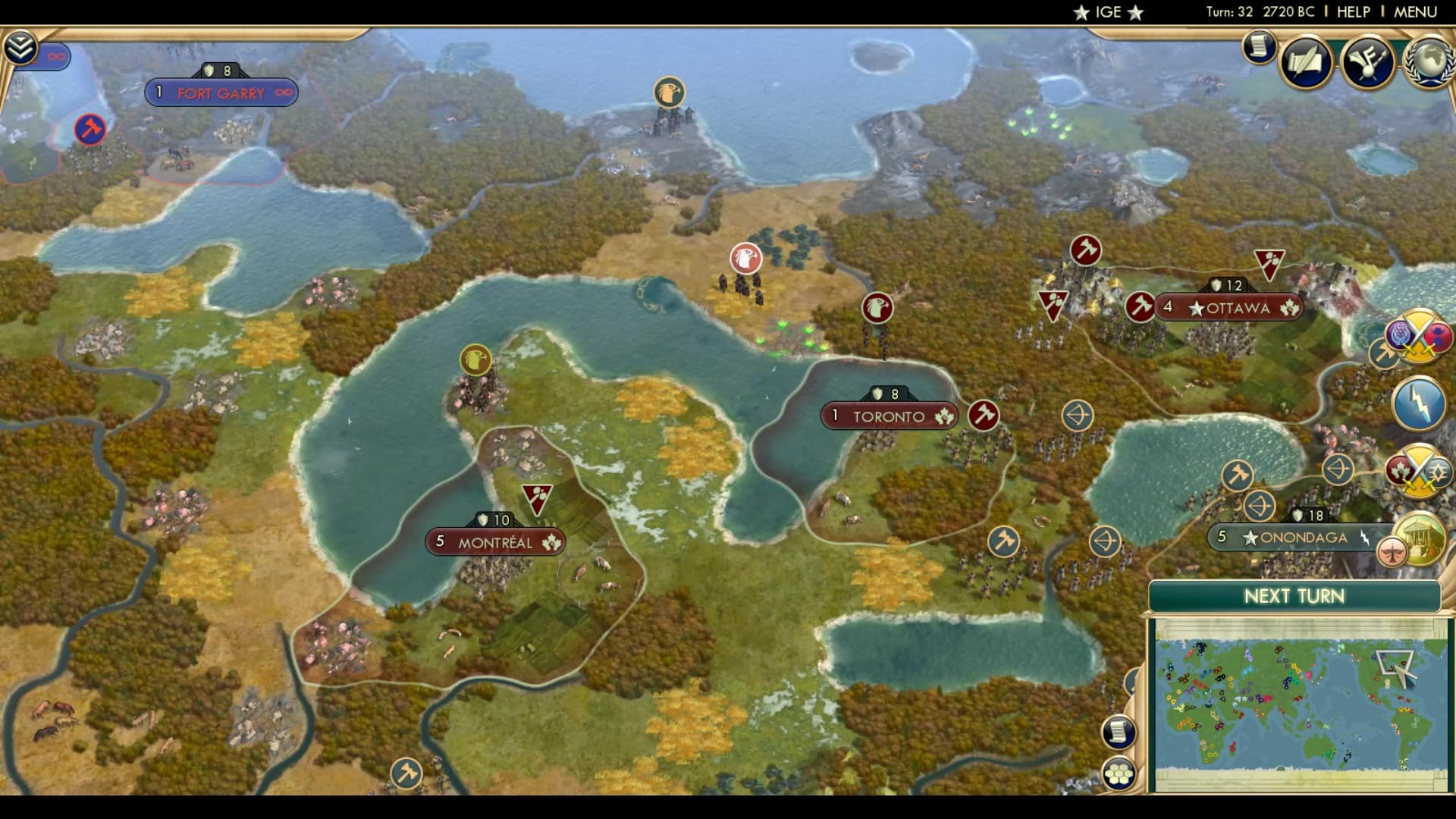Viewport: 1456px width, 819px height.
Task: Click the blue lightning combat notification icon
Action: (x=1417, y=403)
